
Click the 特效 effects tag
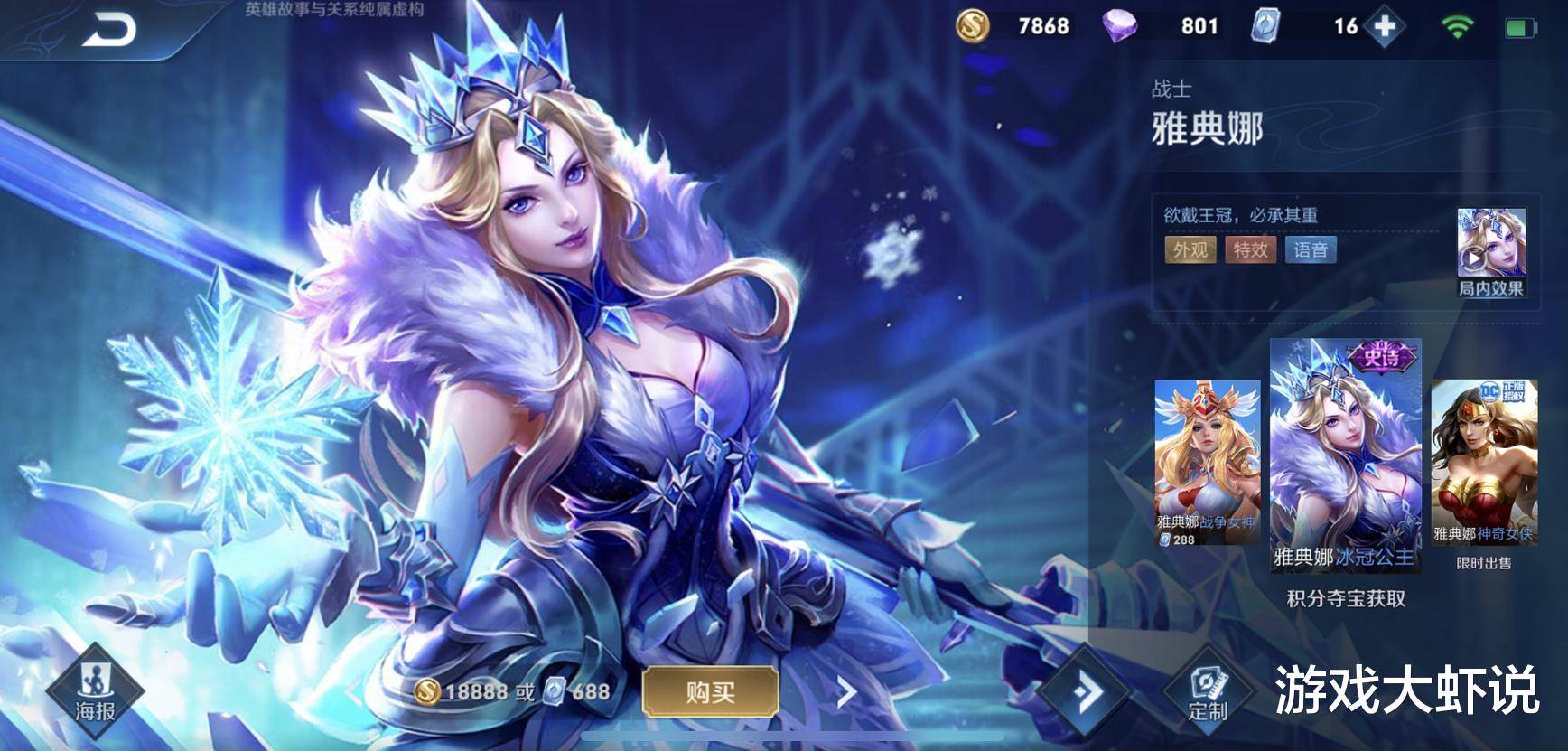1250,249
